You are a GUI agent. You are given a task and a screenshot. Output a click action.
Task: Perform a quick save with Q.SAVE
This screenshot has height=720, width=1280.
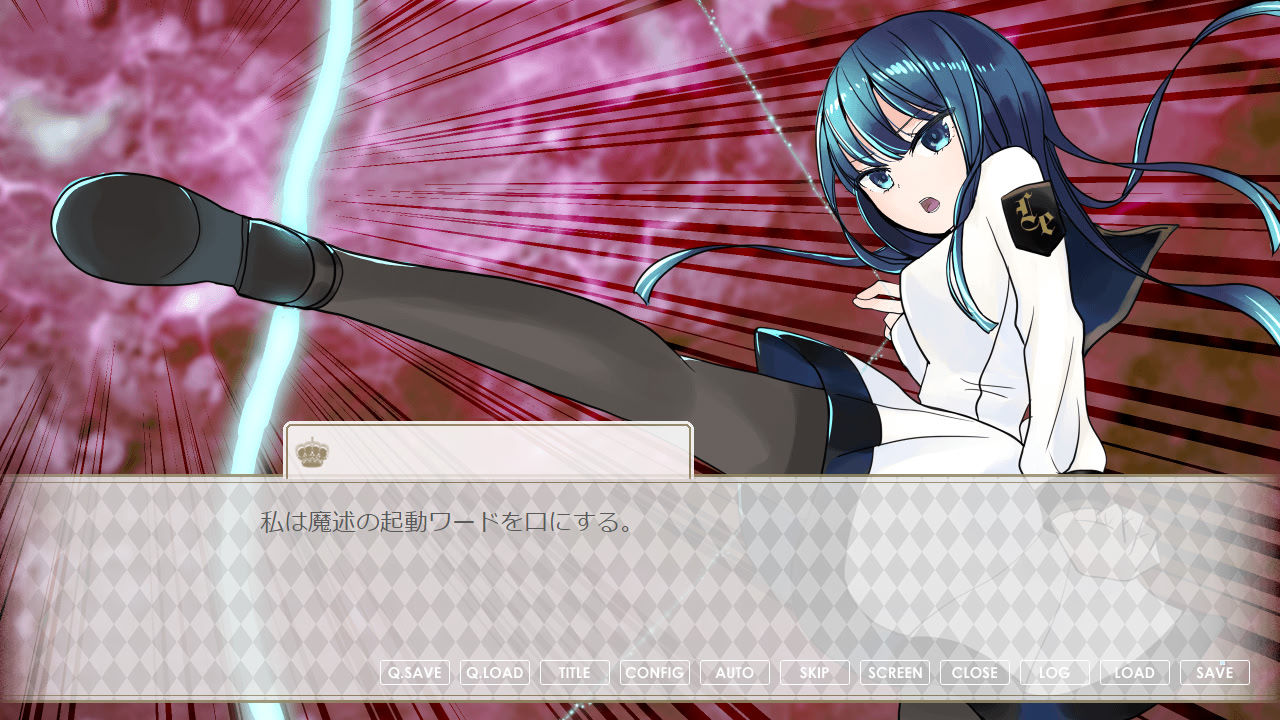415,672
